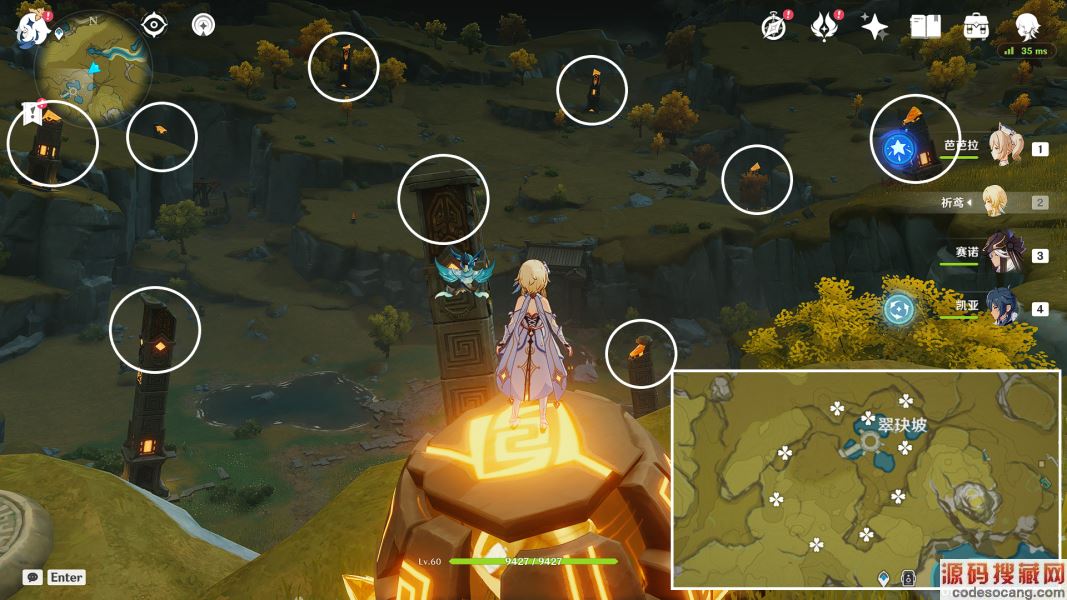Click the 翠玦坡 label on the map inset
Viewport: 1067px width, 600px height.
[902, 425]
